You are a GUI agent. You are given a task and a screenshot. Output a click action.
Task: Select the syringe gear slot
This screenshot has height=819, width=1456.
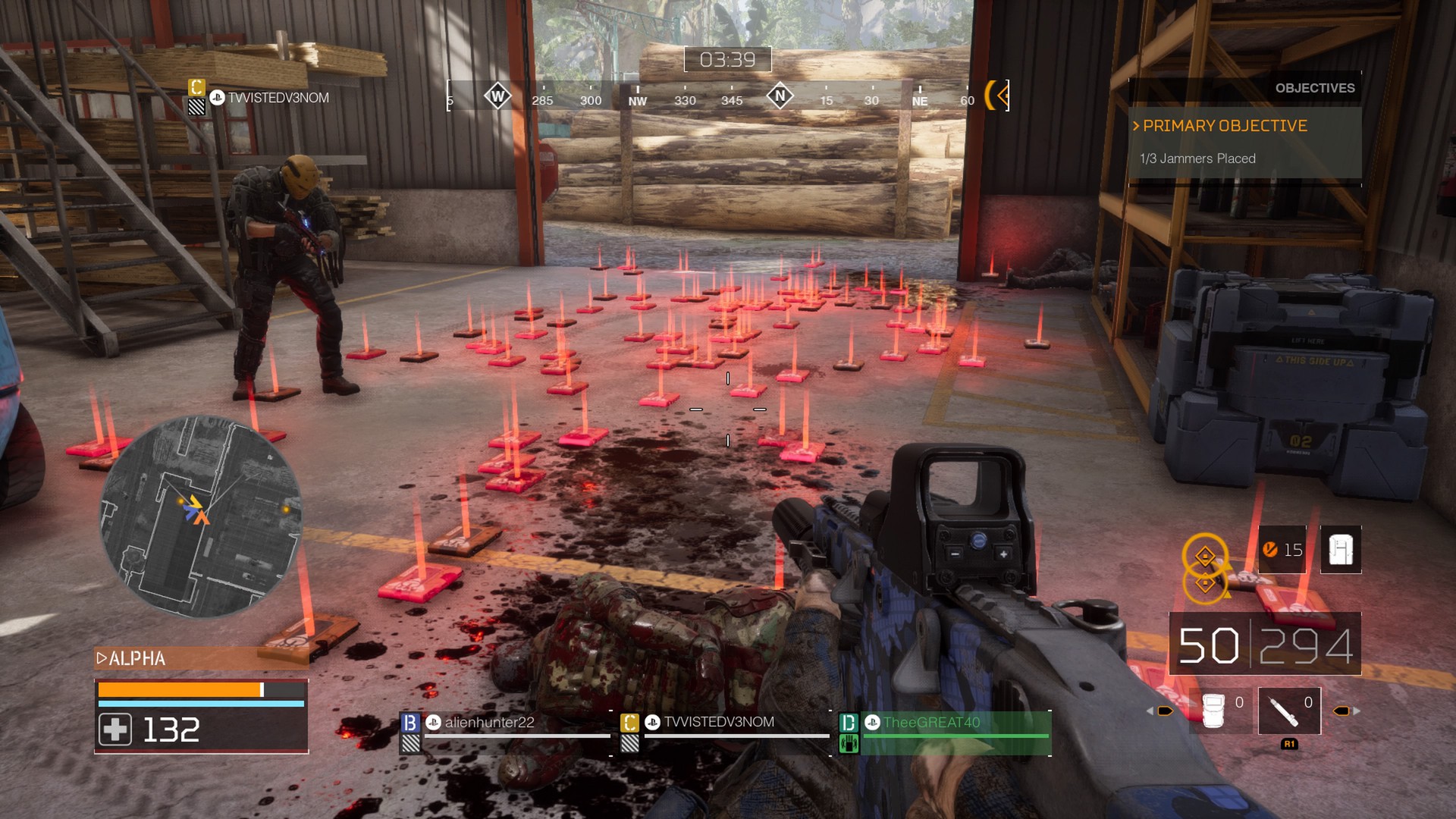point(1288,711)
